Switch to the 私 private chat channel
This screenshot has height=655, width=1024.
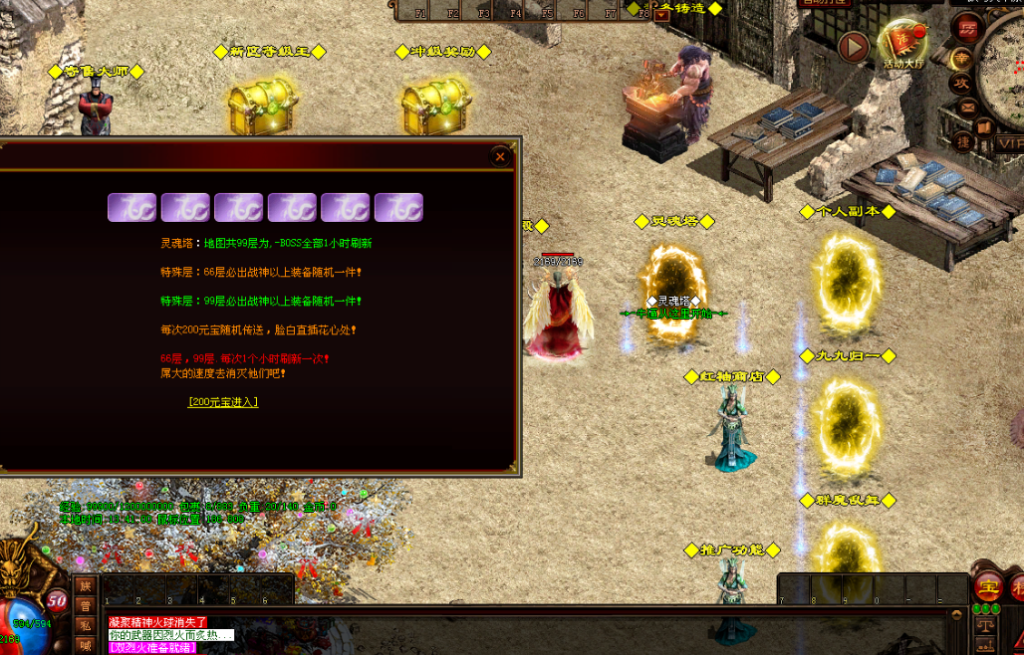(x=85, y=625)
